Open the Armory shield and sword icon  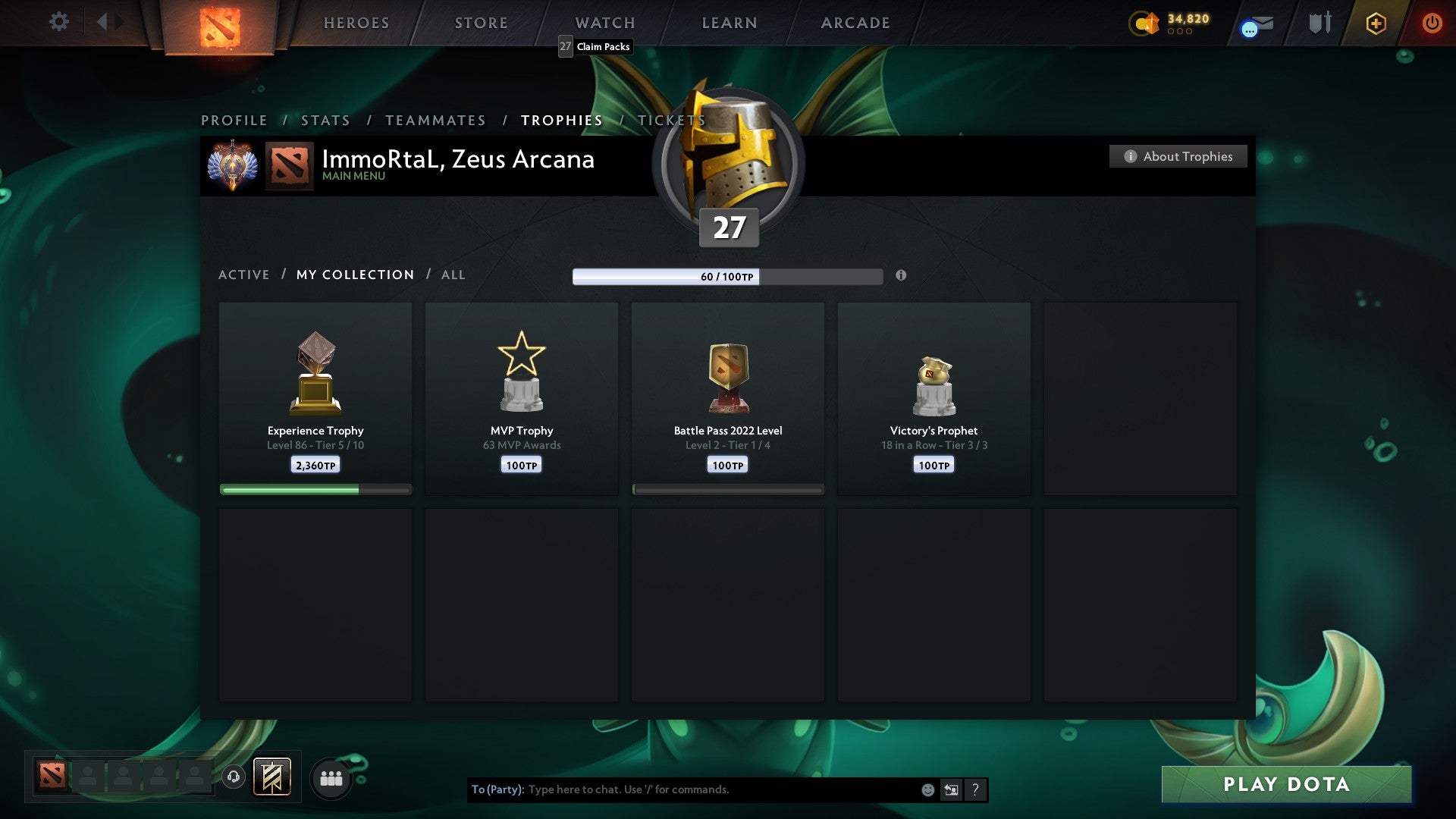(1319, 22)
